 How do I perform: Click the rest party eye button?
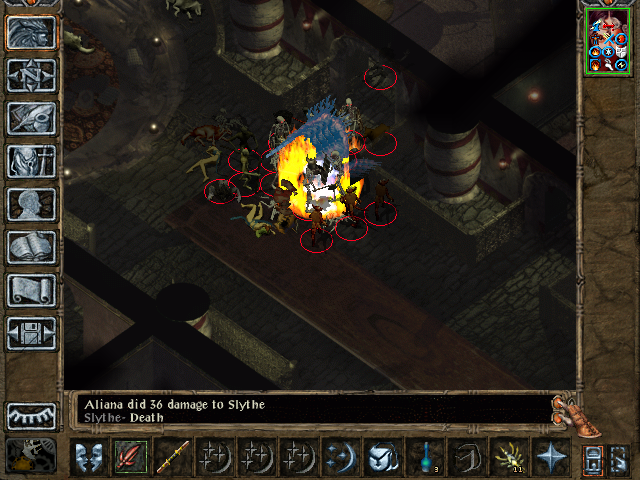[x=31, y=415]
